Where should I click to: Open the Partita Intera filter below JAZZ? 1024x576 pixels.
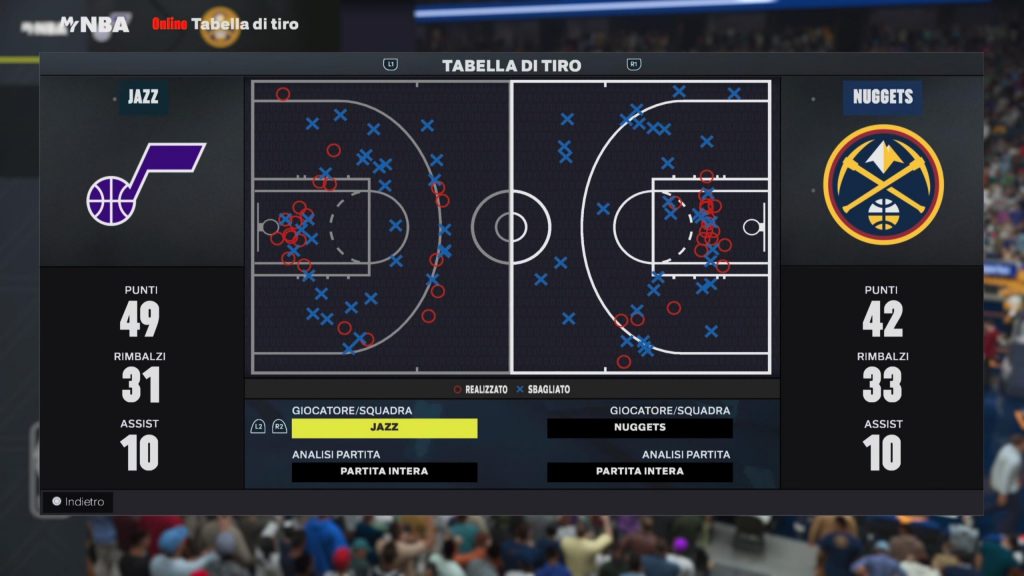384,472
